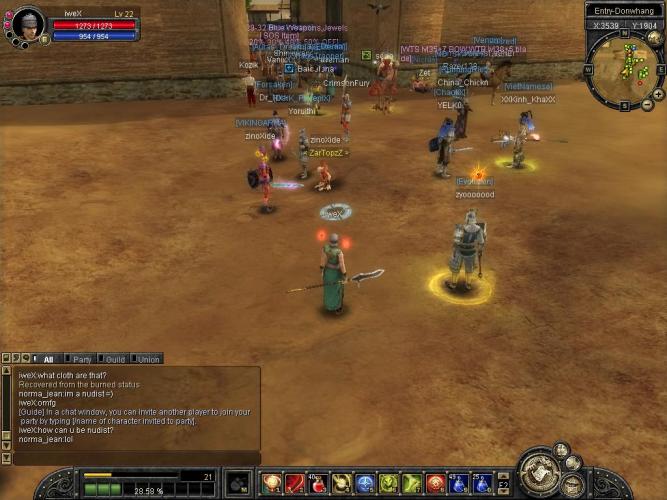Open the Party chat tab
Screen dimensions: 667x500
[82, 359]
